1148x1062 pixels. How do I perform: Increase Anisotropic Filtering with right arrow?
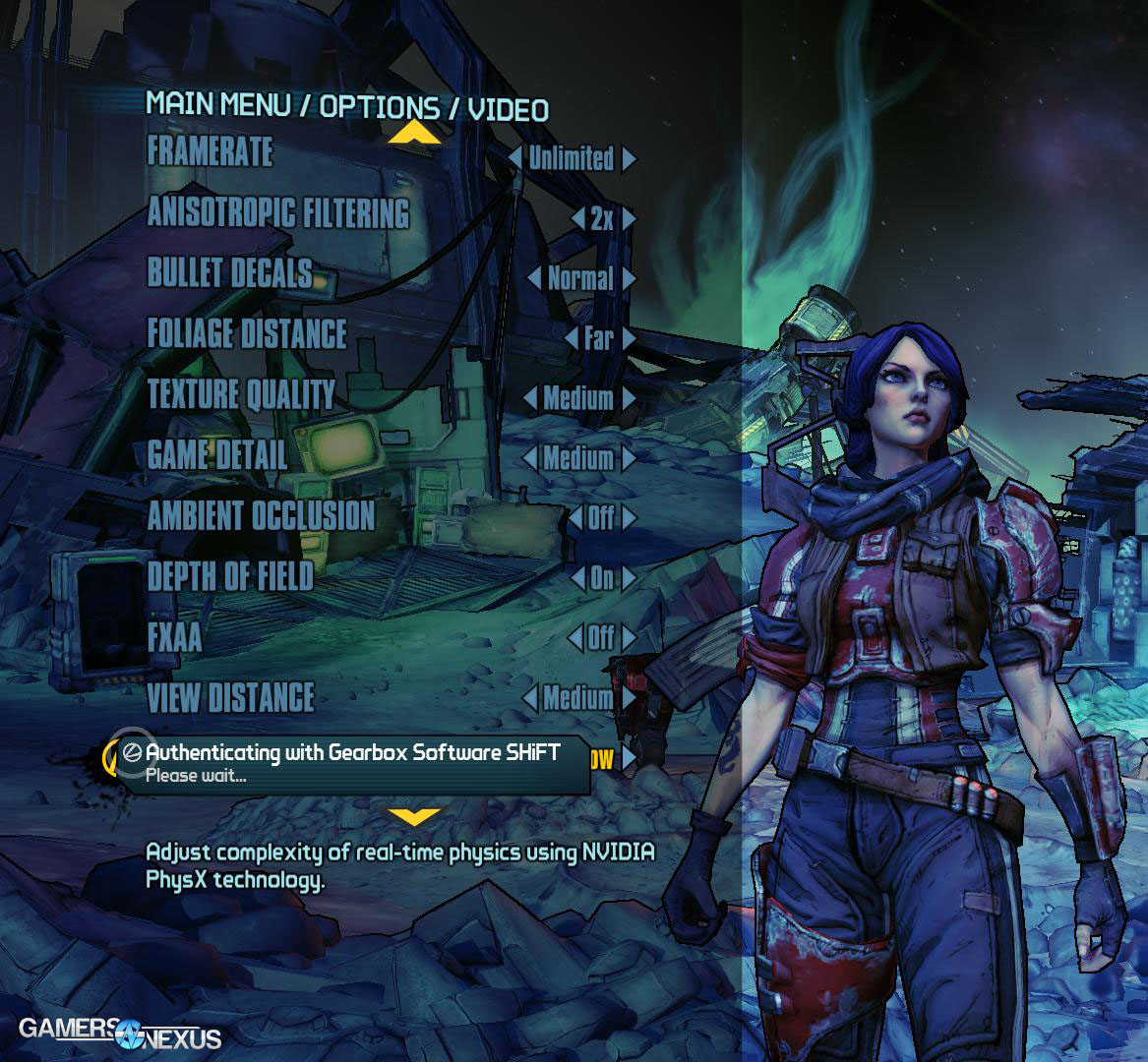tap(629, 218)
